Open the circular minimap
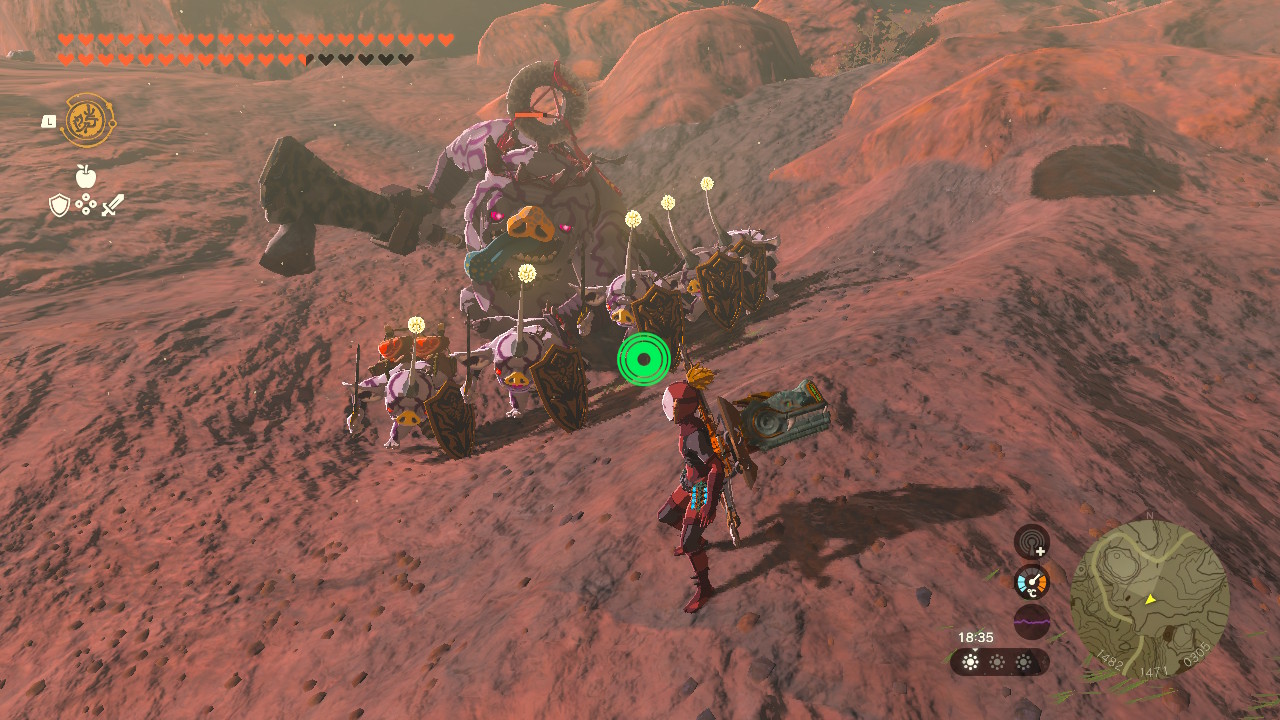 pos(1149,599)
